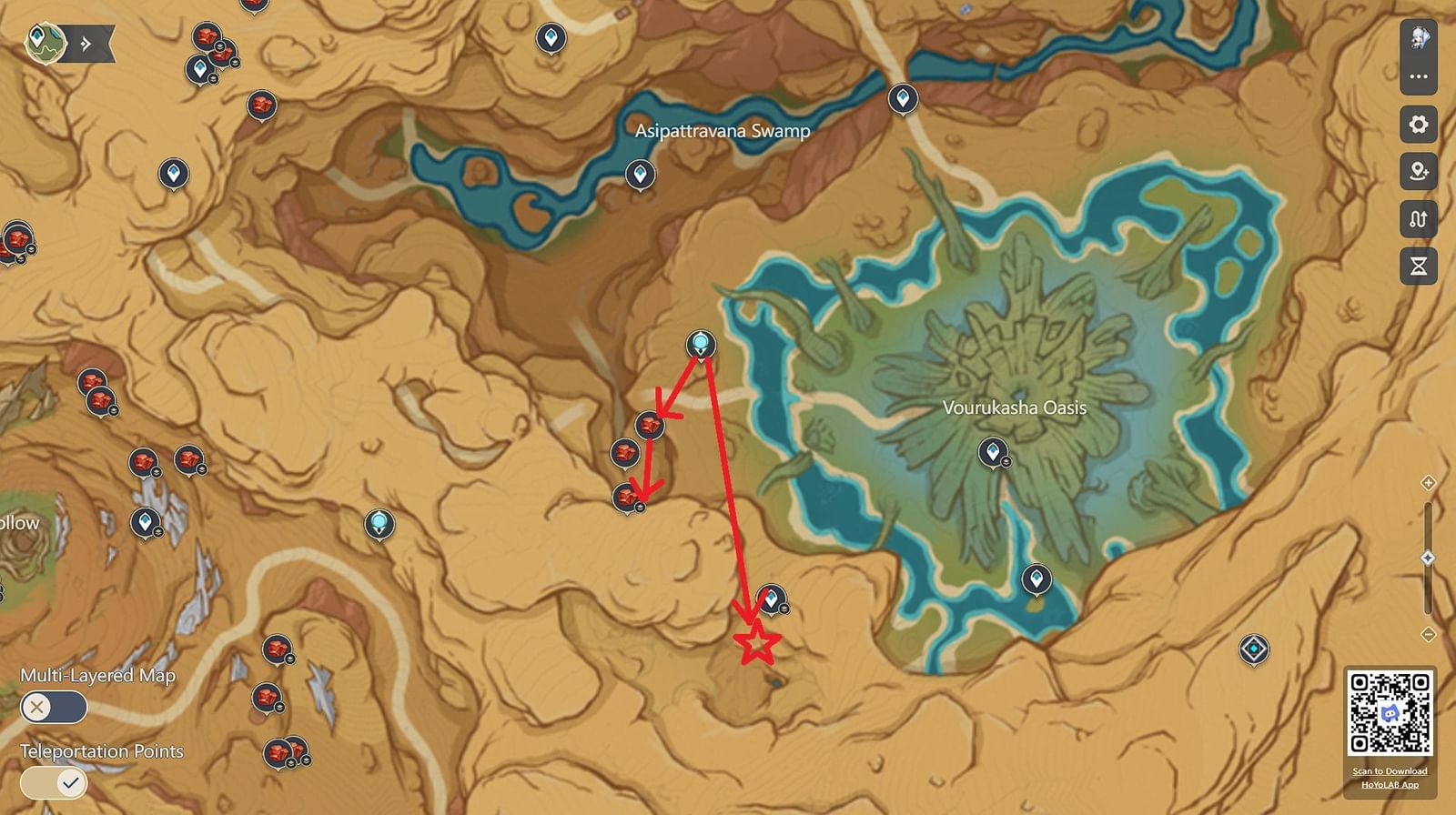Enable the Multi-Layered Map toggle
The image size is (1456, 815).
(x=55, y=705)
